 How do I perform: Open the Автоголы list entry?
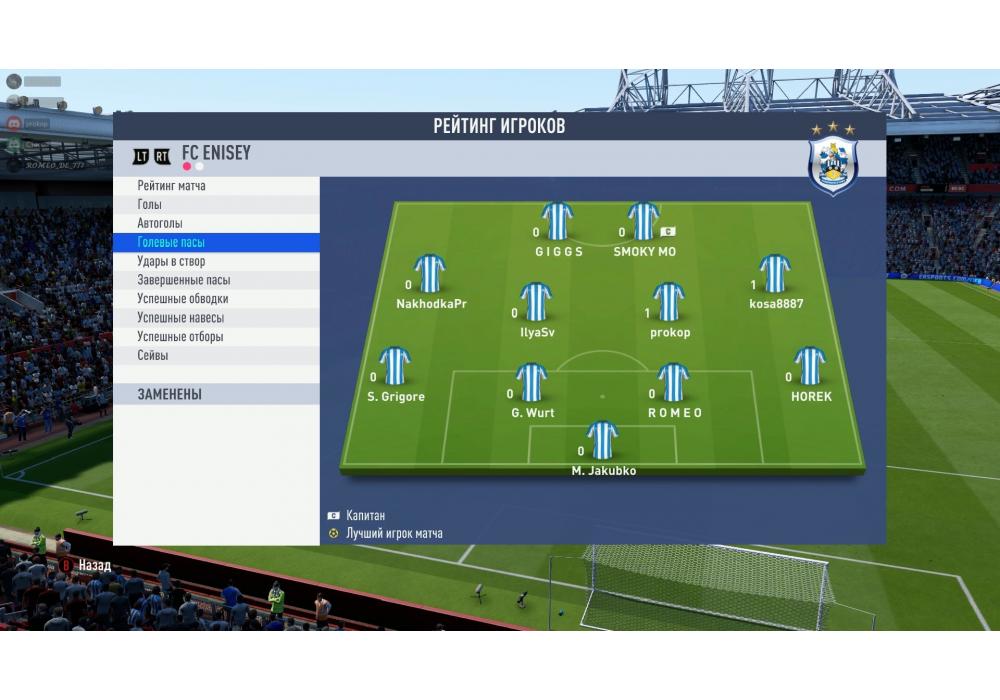click(x=160, y=224)
